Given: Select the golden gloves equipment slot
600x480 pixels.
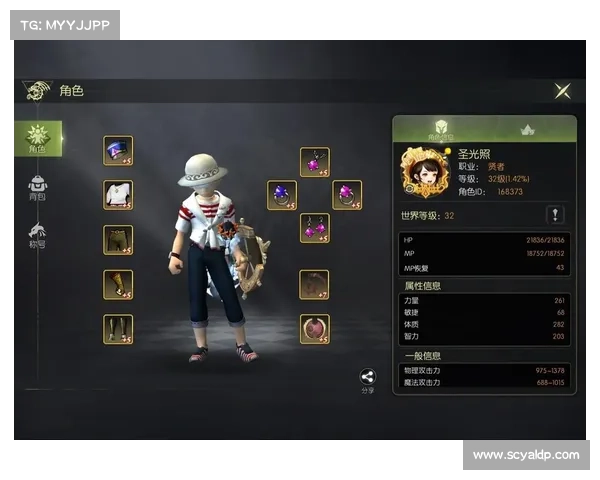Looking at the screenshot, I should pyautogui.click(x=118, y=284).
